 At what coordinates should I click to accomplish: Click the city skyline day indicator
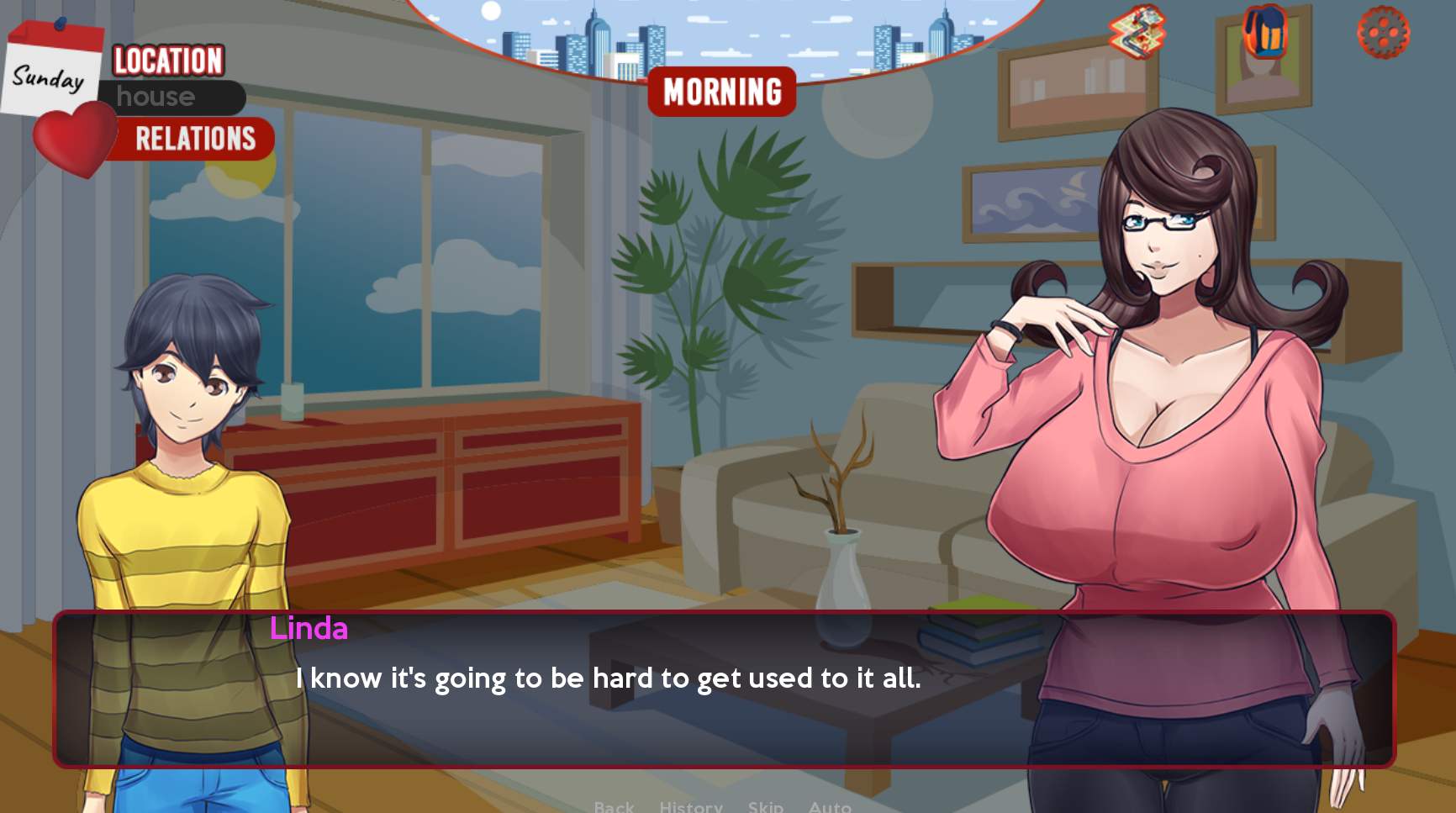tap(723, 38)
